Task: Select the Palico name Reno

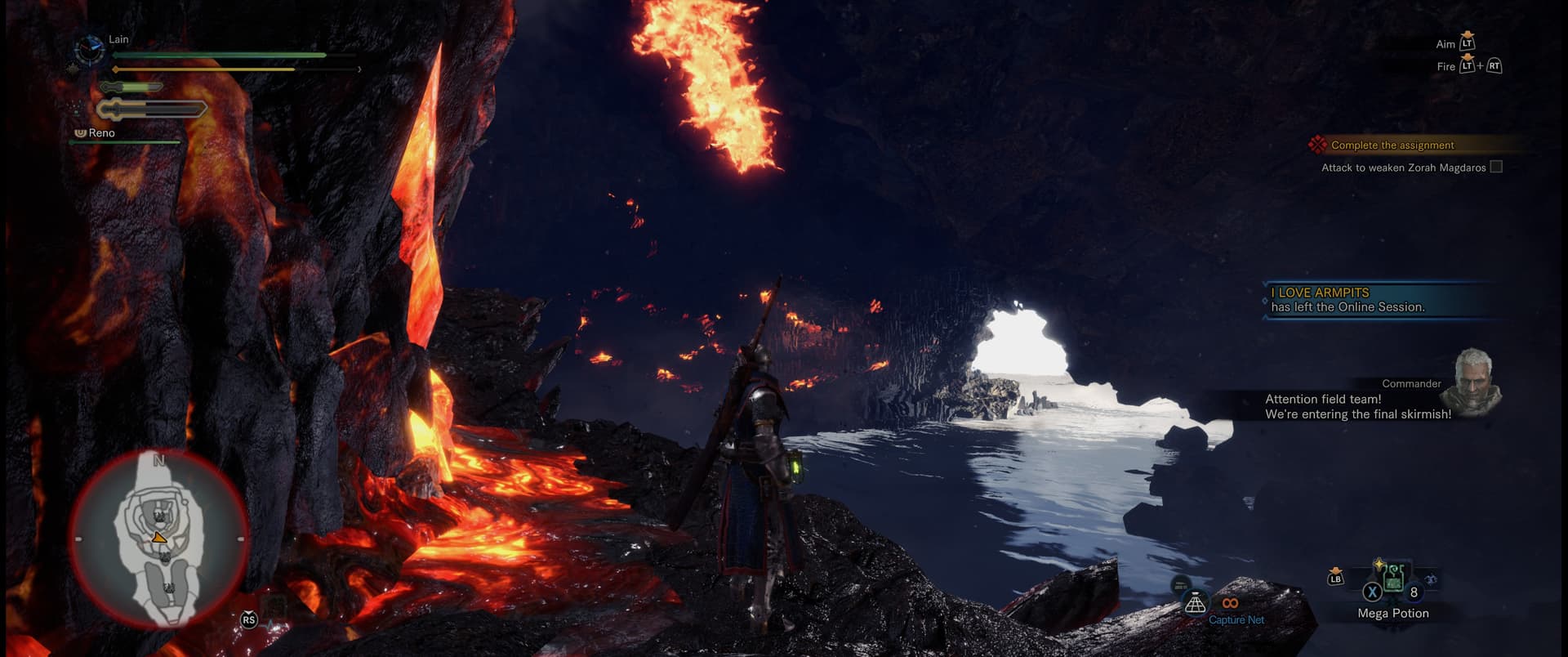Action: pyautogui.click(x=101, y=133)
